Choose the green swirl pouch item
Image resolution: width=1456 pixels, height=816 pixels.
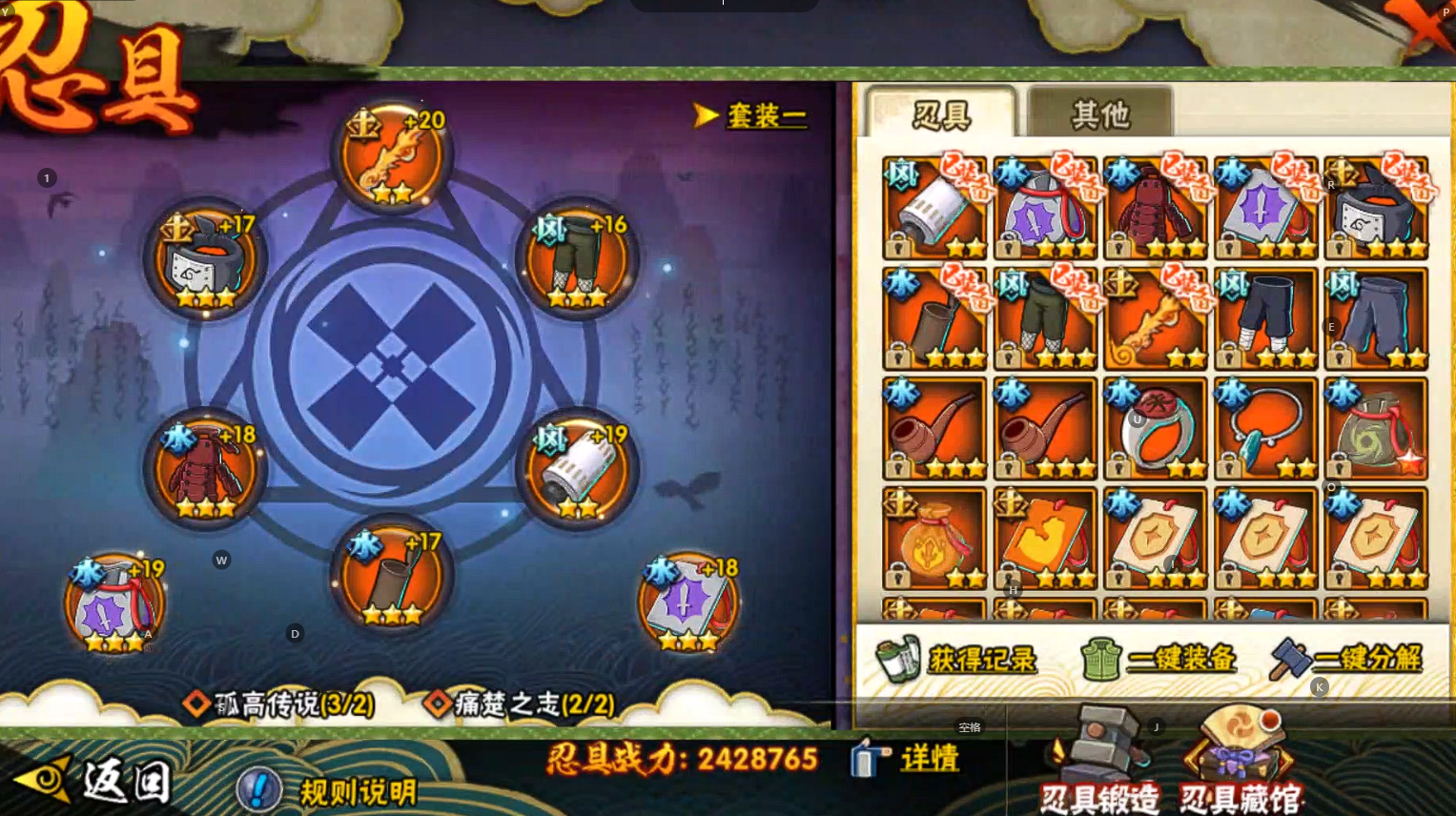tap(1376, 428)
